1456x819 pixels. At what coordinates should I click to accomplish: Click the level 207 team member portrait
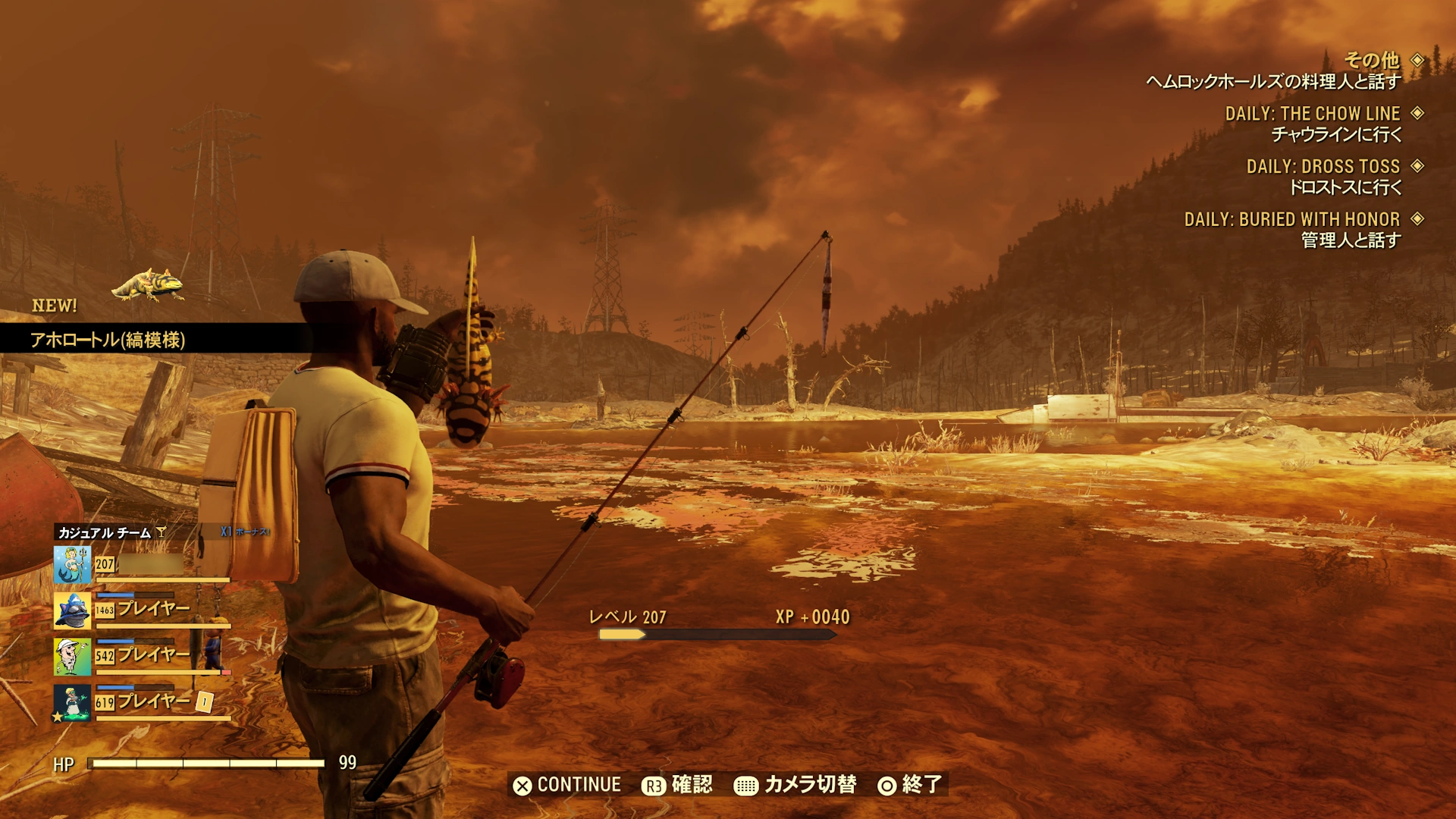coord(72,565)
